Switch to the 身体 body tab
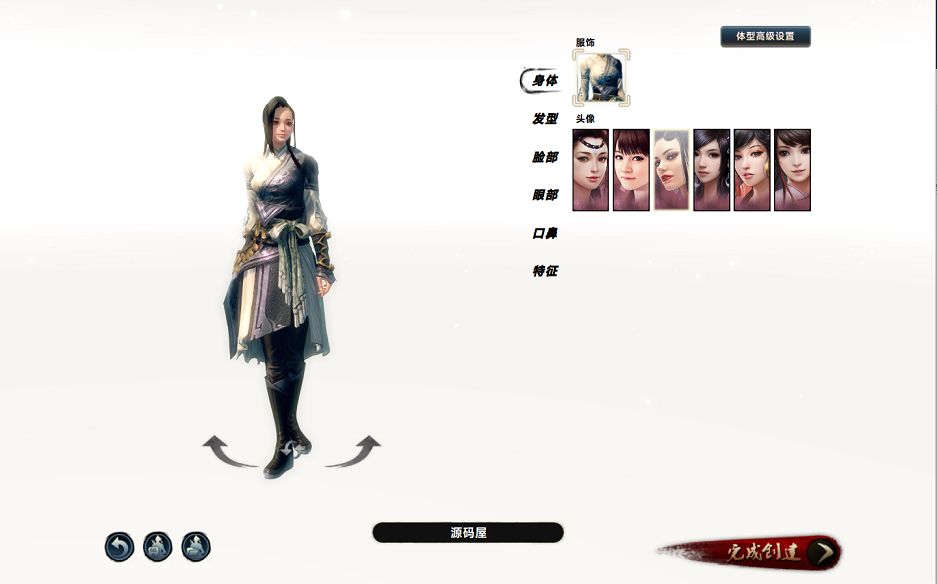This screenshot has height=584, width=937. point(545,81)
